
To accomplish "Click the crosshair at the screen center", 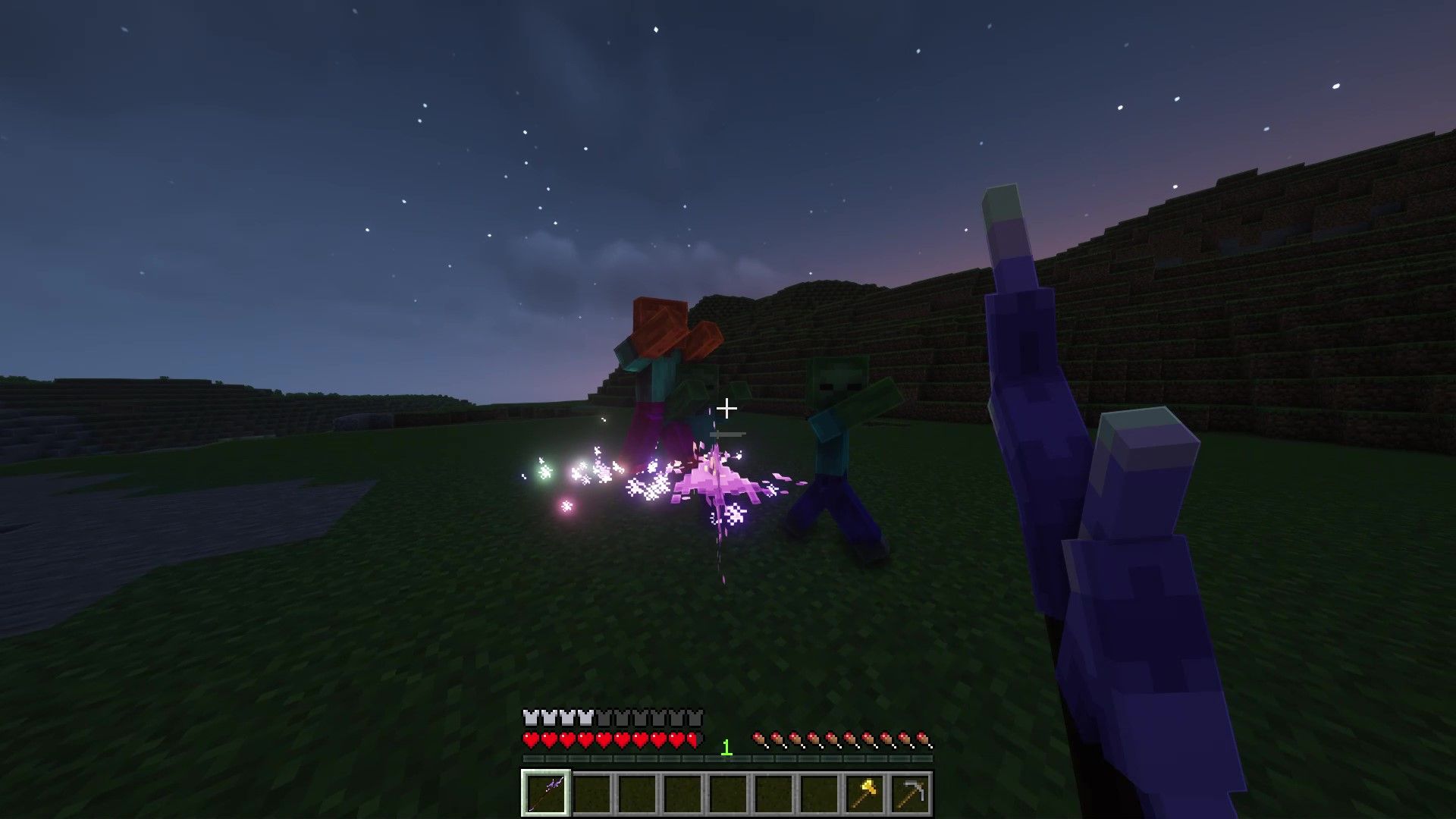I will (728, 409).
